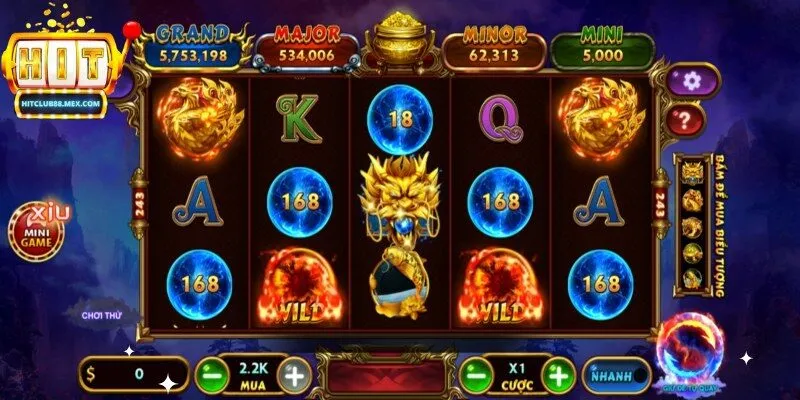Increase the MUA amount with plus

click(x=294, y=376)
